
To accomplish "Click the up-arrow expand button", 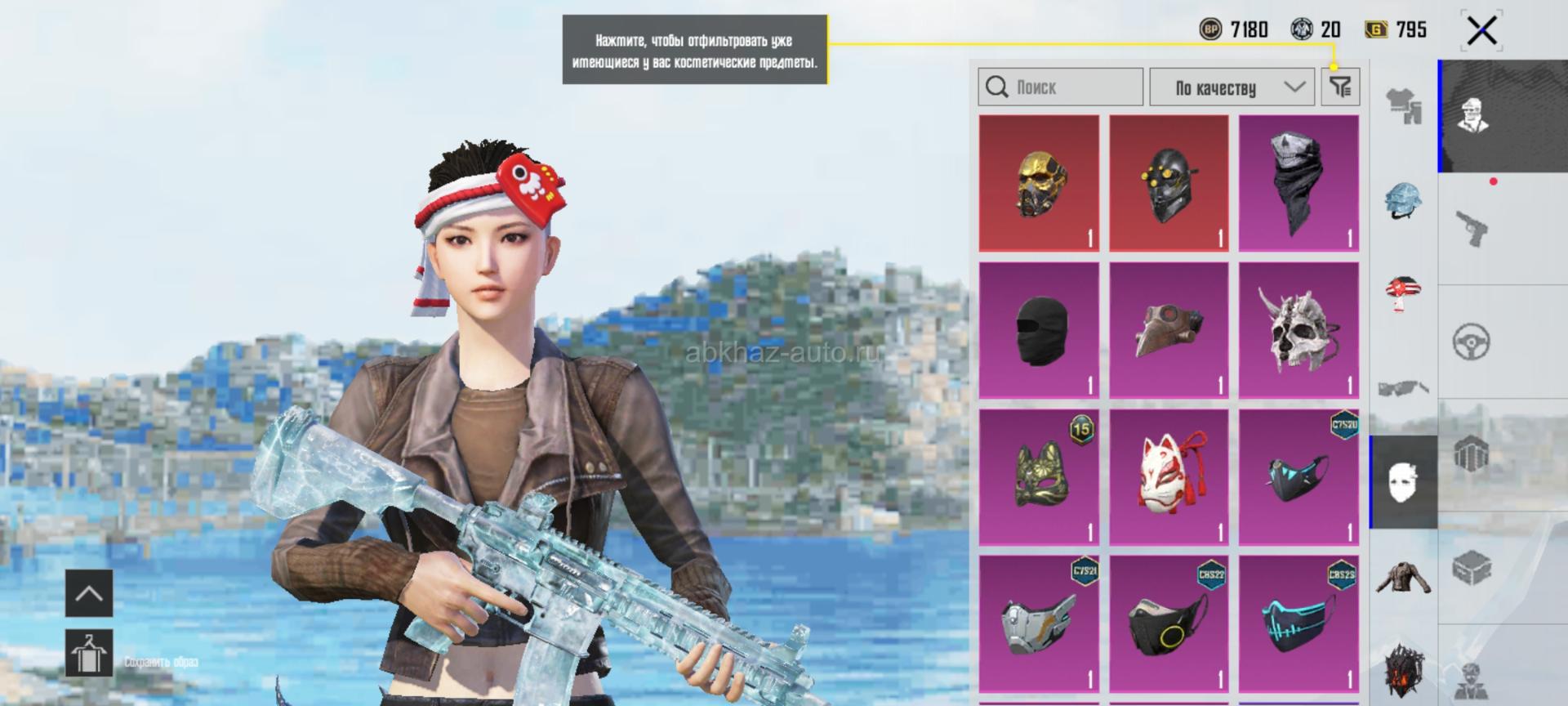I will pos(88,593).
